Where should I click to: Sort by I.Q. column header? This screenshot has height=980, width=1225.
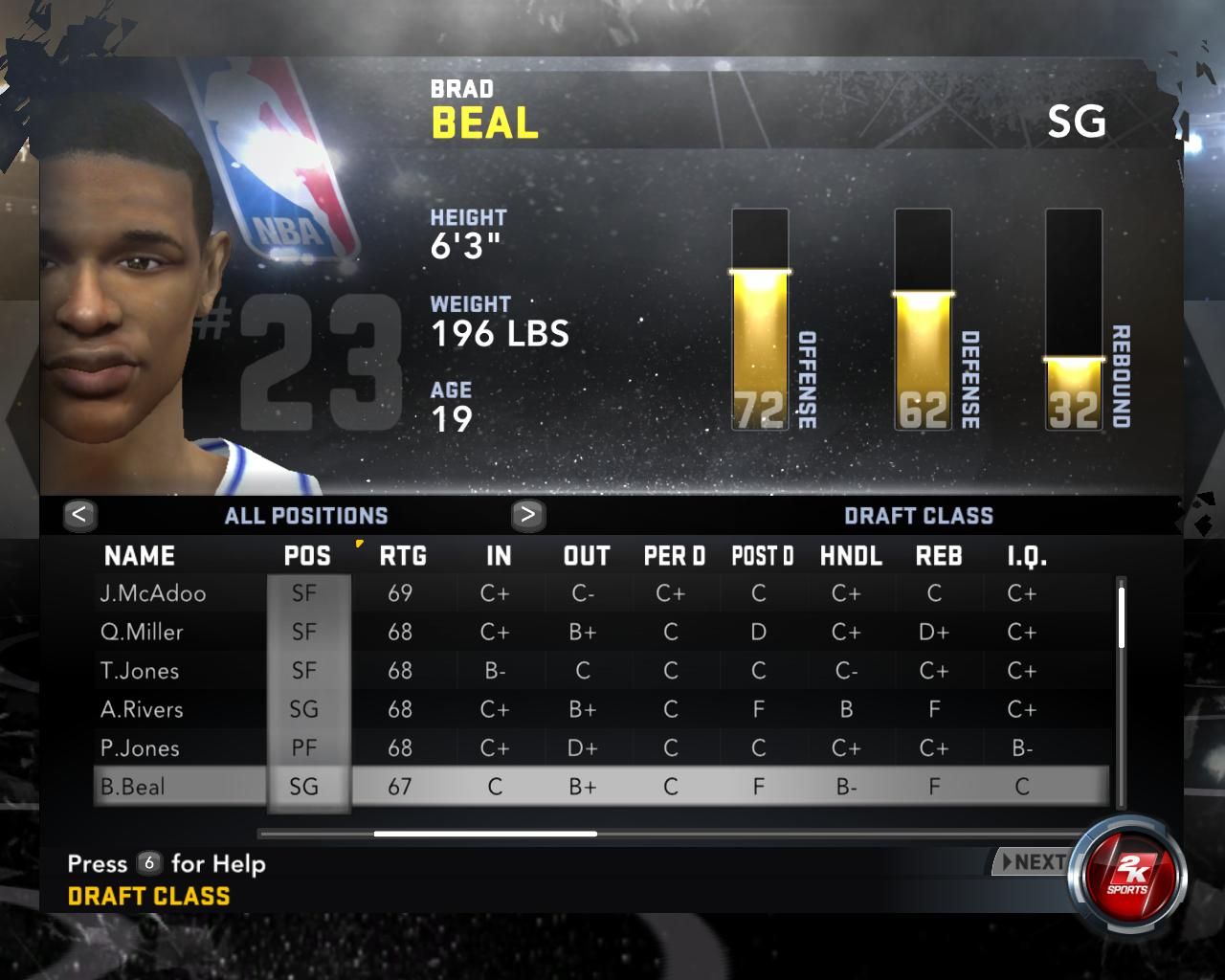click(1027, 556)
